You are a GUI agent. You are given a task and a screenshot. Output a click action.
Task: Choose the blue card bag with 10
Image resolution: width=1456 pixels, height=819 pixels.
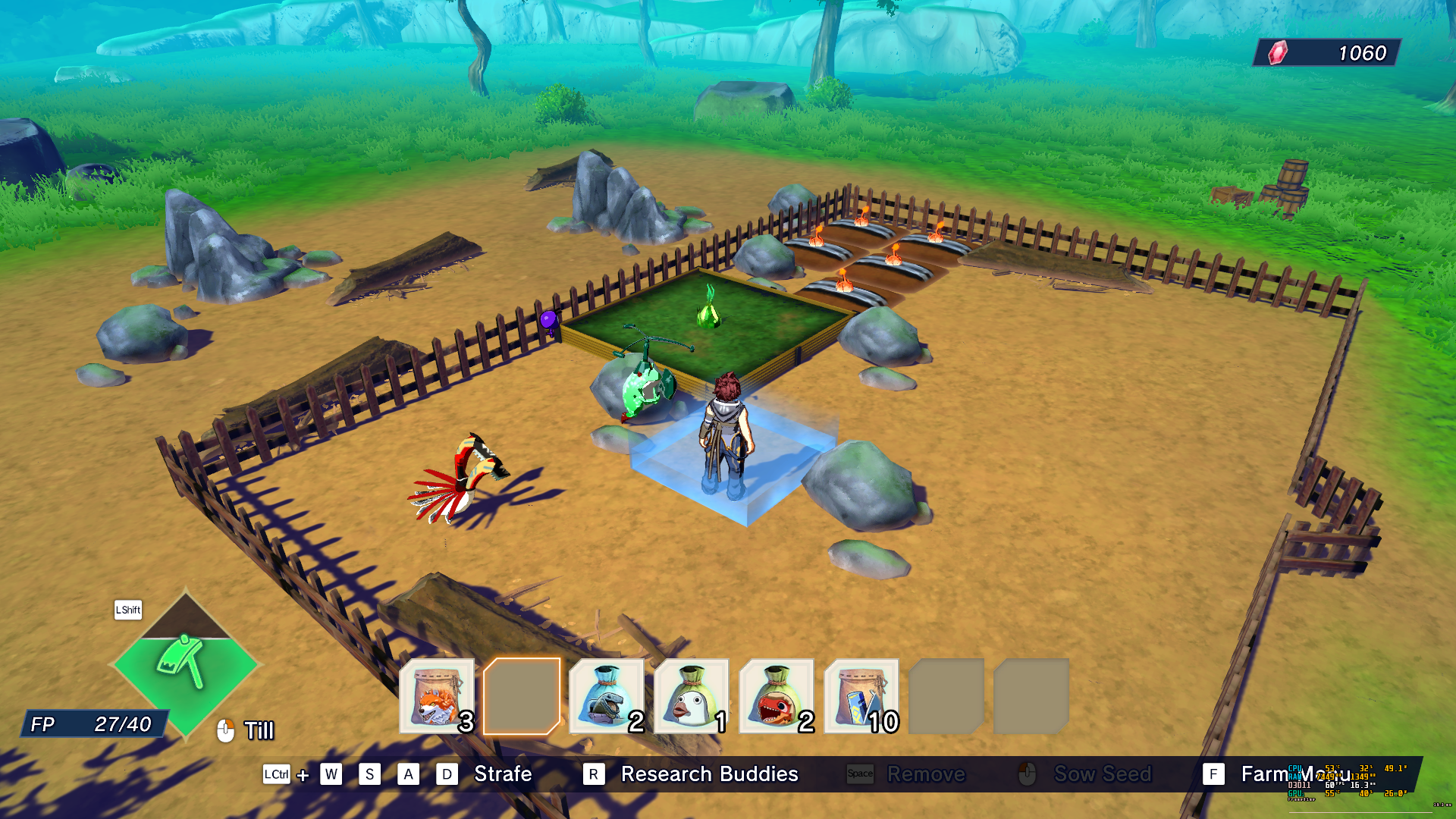pyautogui.click(x=861, y=696)
